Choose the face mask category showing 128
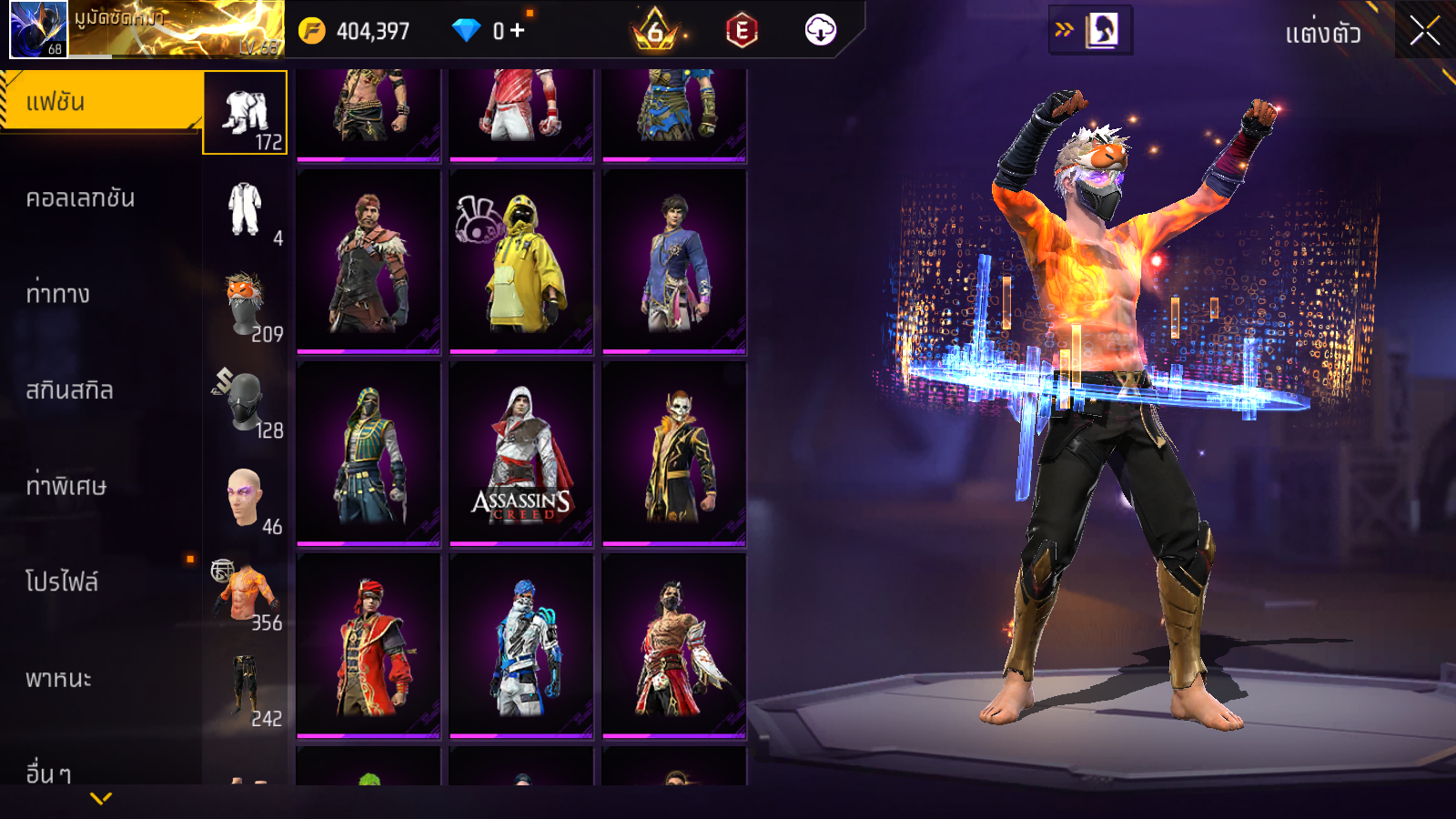The image size is (1456, 819). [245, 401]
